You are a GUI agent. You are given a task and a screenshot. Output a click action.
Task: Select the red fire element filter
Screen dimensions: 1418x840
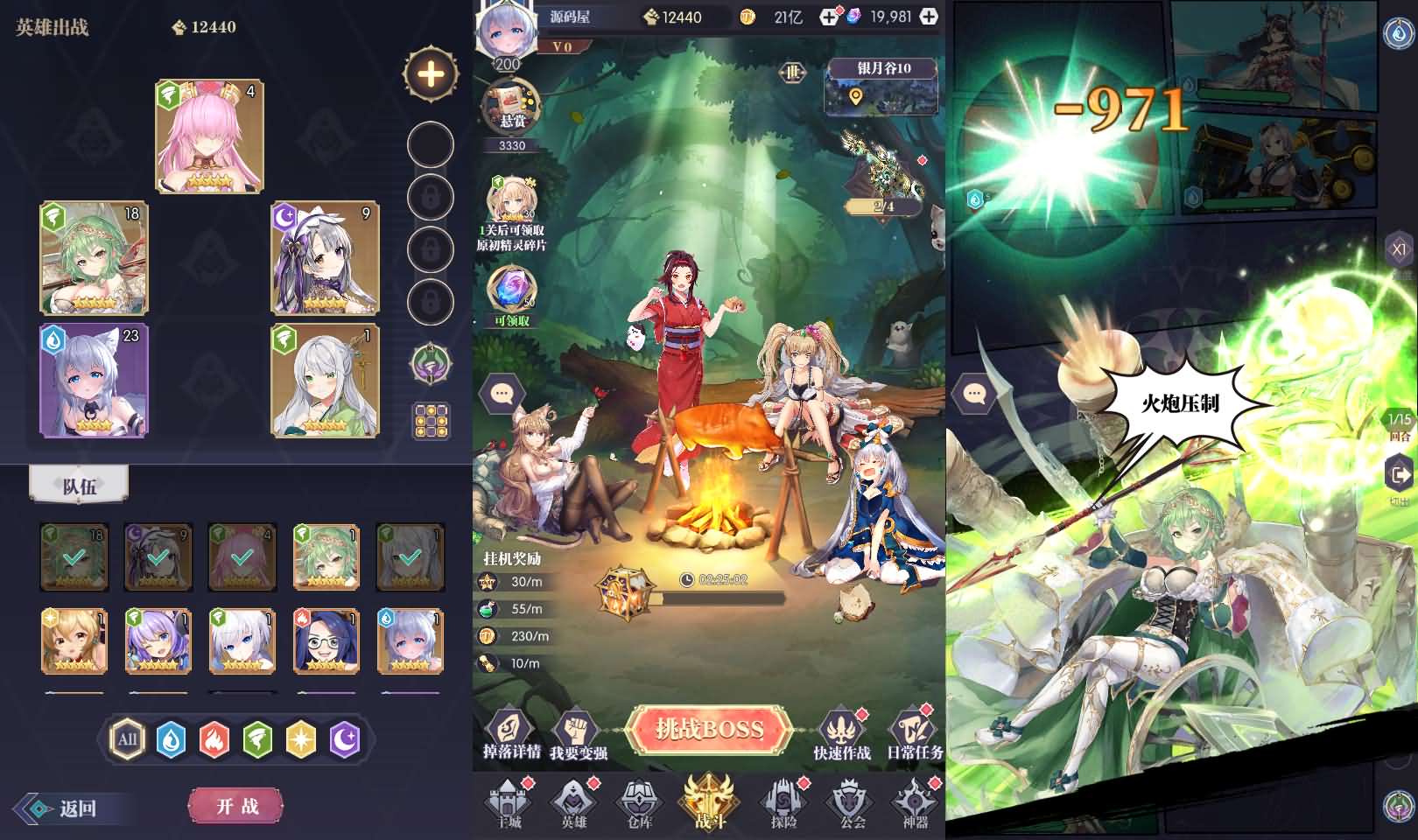[x=214, y=738]
